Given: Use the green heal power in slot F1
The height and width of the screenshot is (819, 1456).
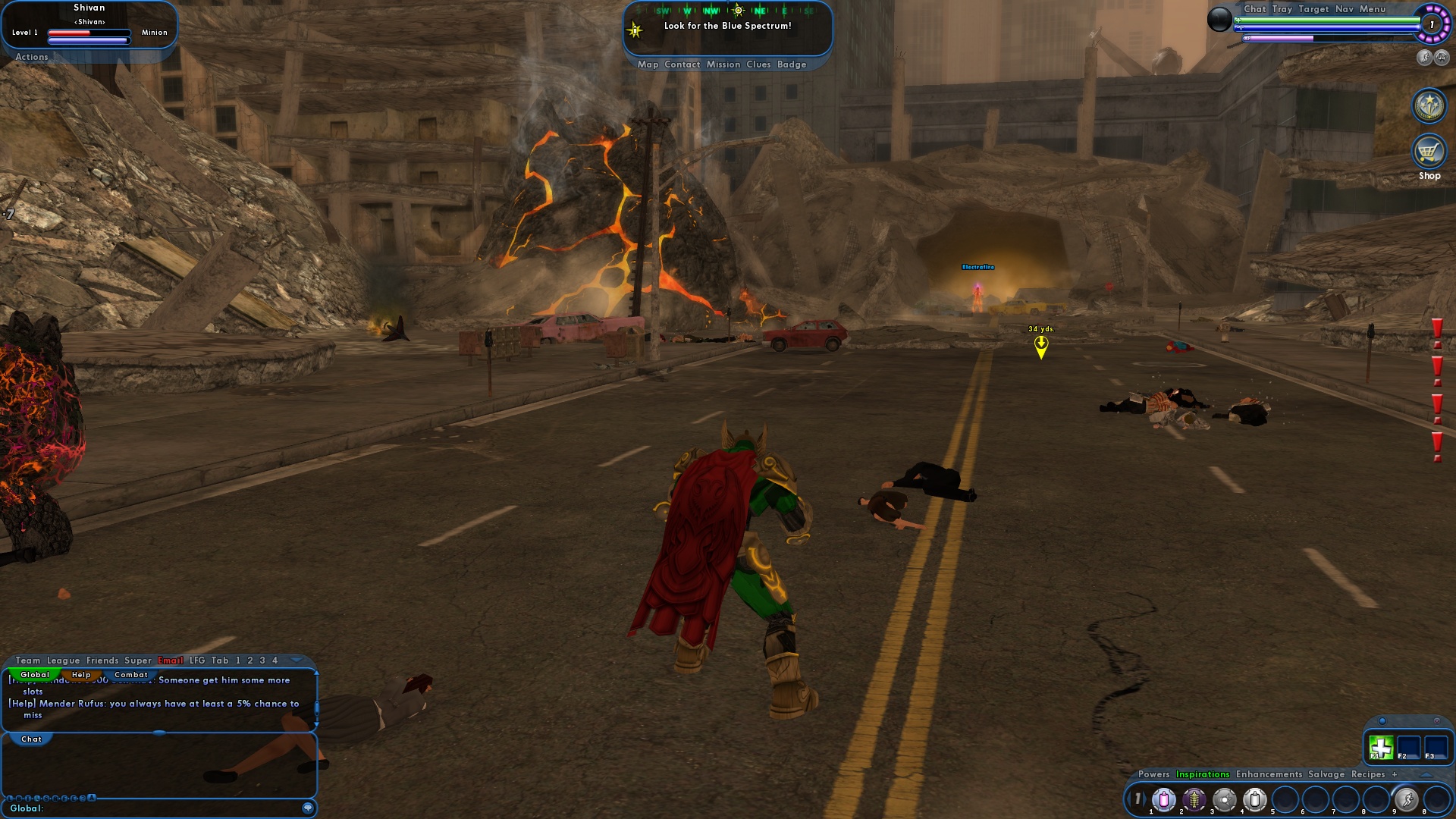Looking at the screenshot, I should click(x=1380, y=746).
